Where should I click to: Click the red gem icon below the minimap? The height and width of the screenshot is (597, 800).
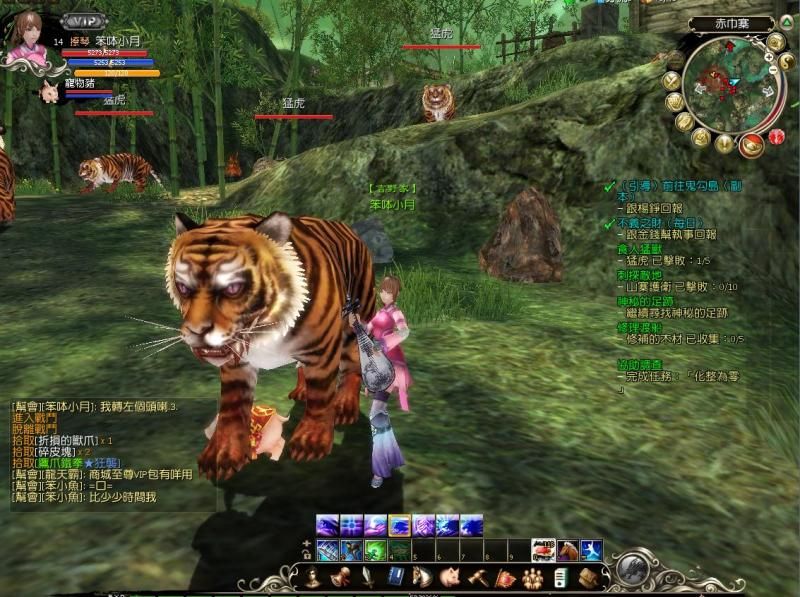click(775, 138)
